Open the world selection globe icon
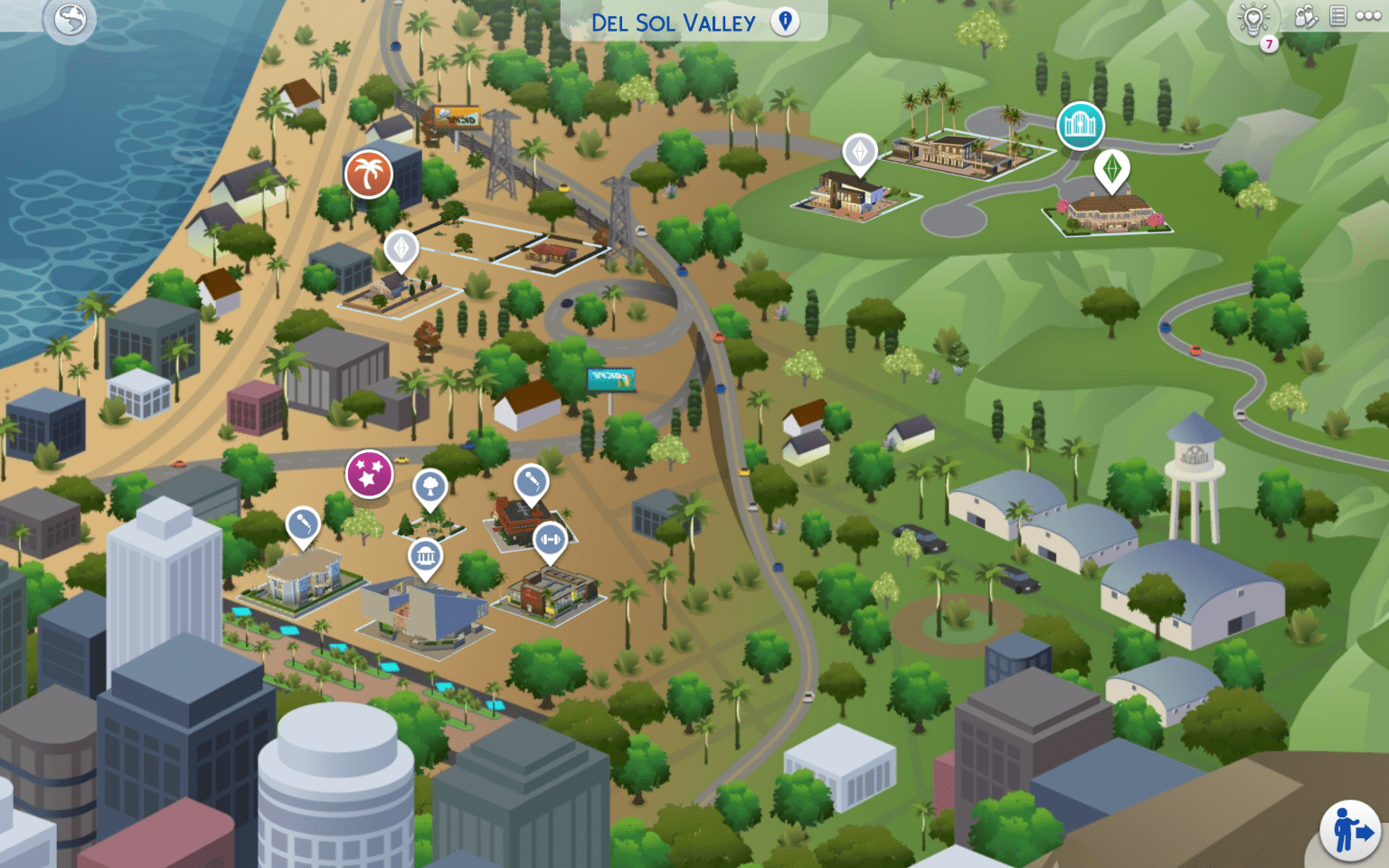Screen dimensions: 1389x868 [70, 19]
